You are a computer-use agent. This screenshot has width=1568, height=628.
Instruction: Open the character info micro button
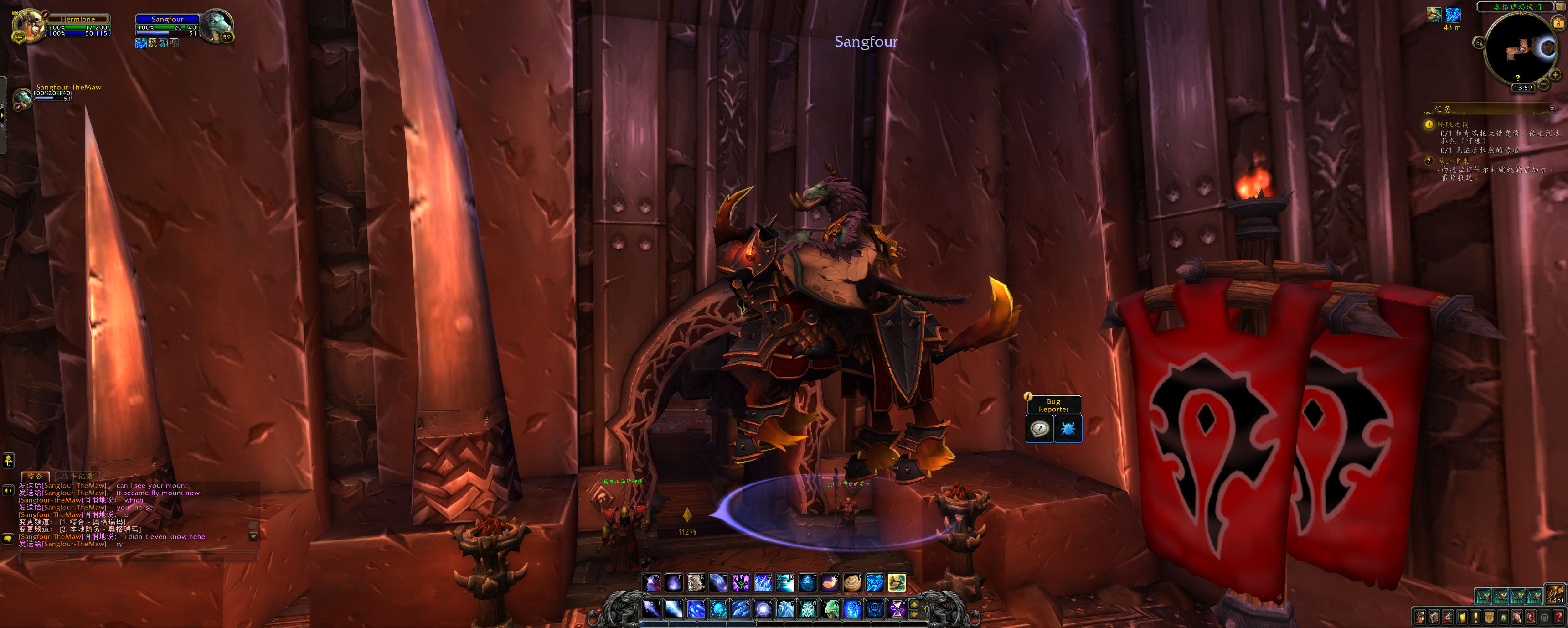tap(1420, 617)
